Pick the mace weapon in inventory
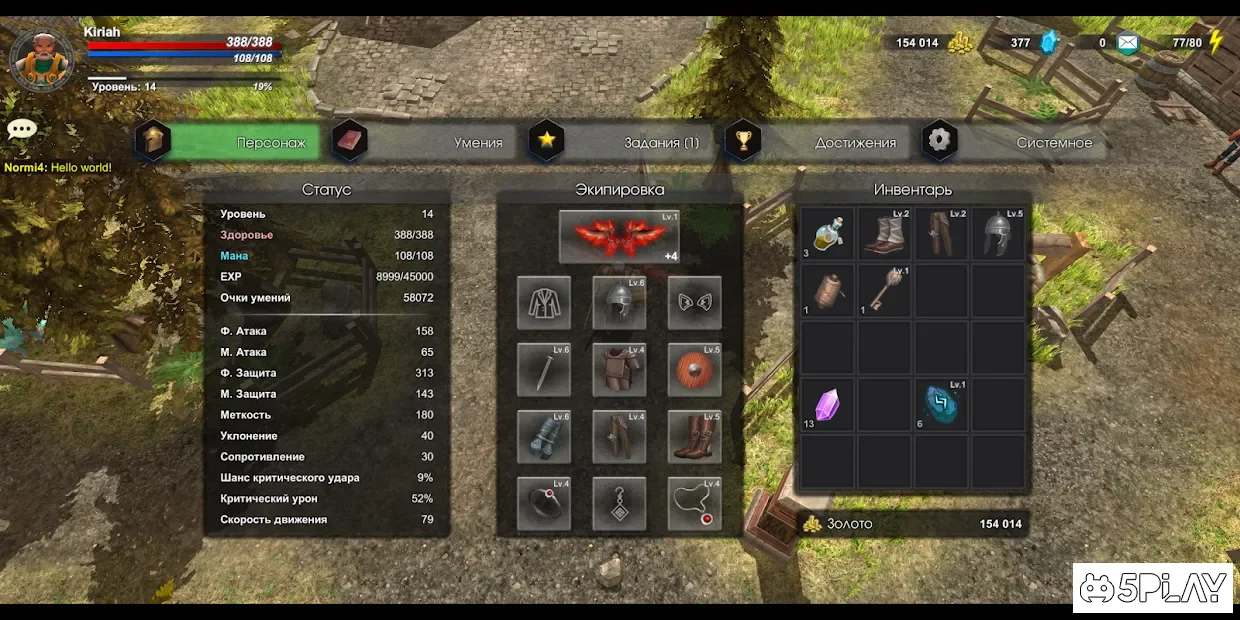Viewport: 1240px width, 620px height. point(884,291)
